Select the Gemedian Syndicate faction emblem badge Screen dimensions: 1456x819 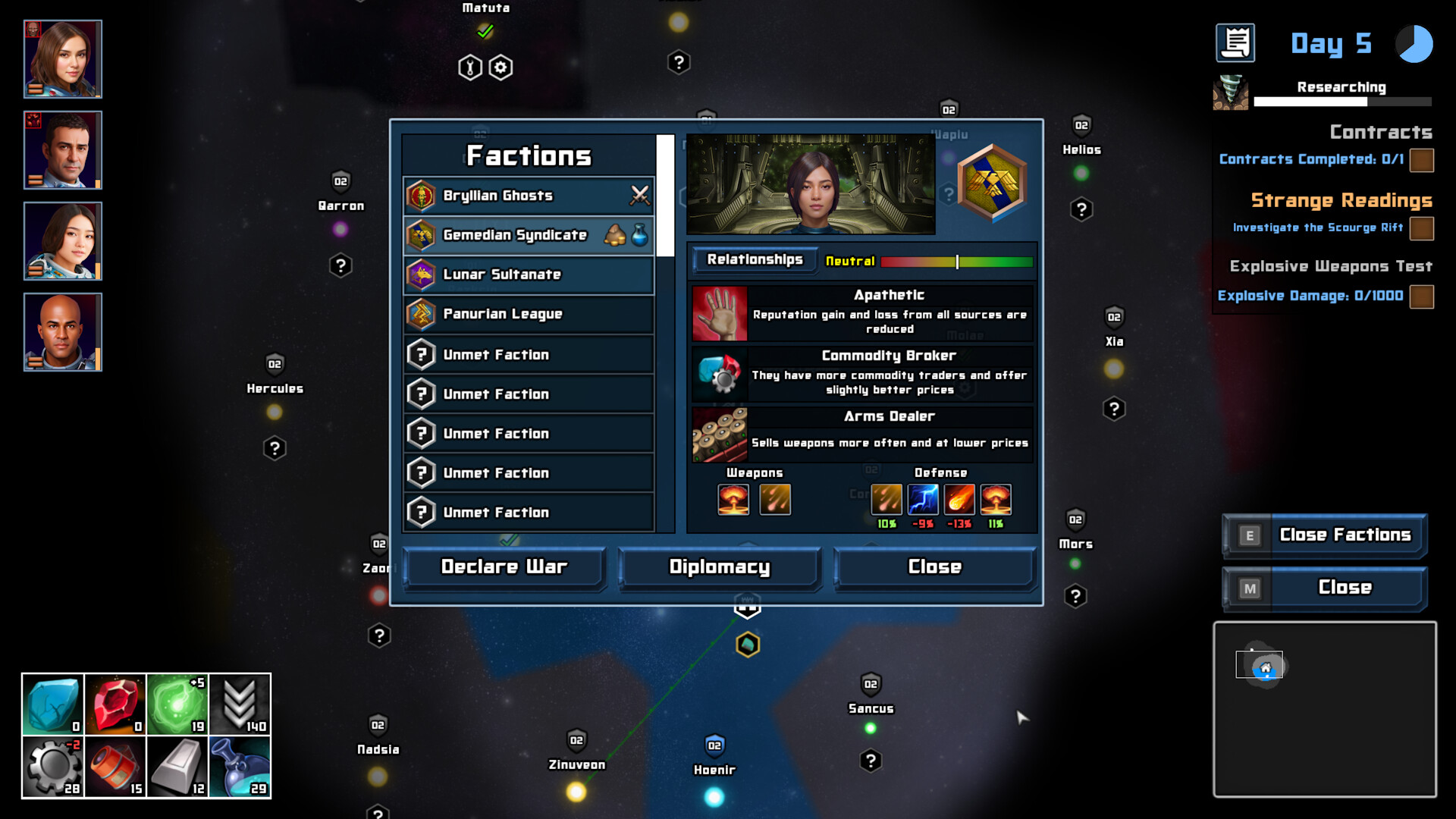click(x=993, y=182)
